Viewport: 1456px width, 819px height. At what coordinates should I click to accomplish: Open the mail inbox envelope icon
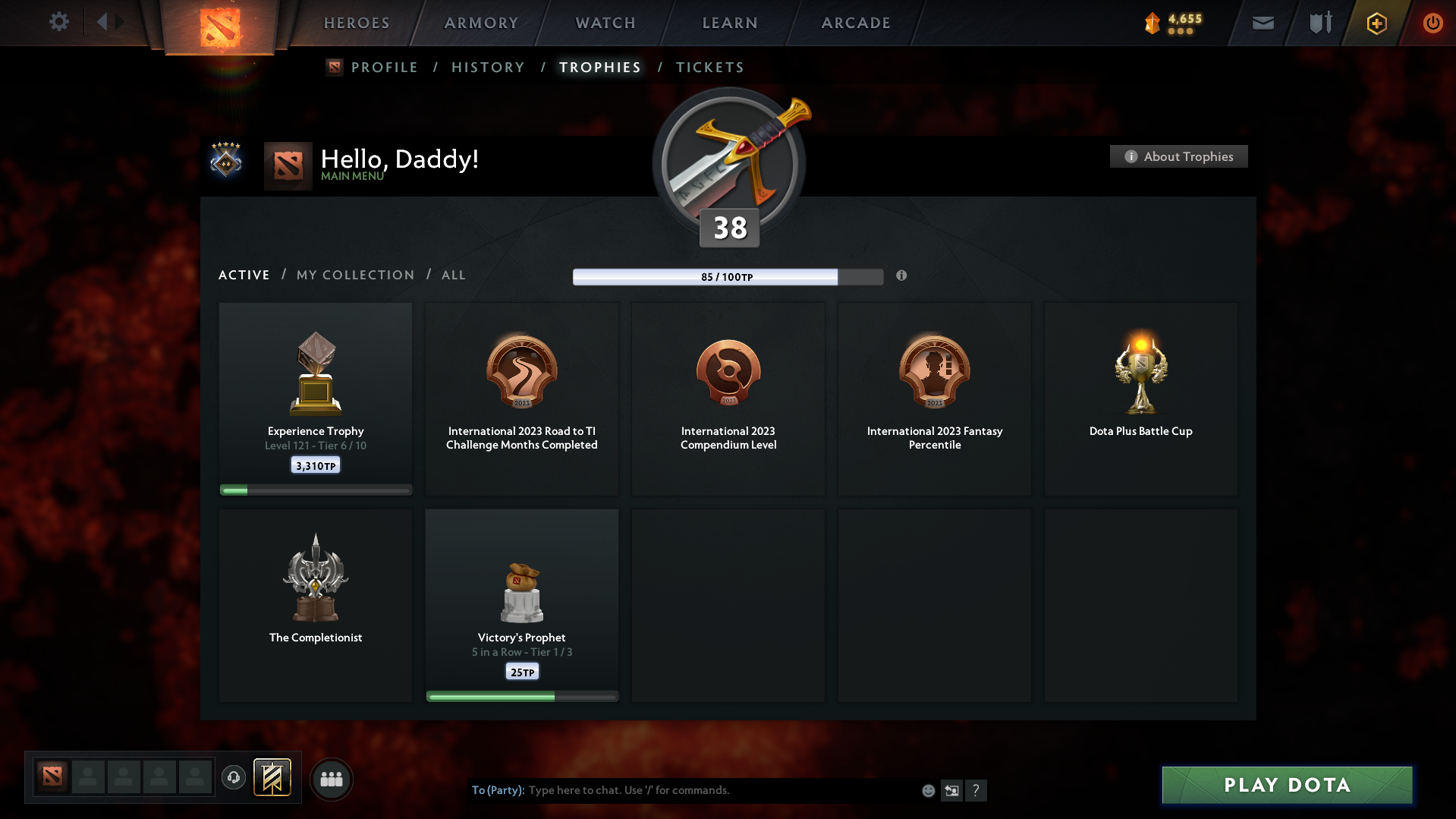(x=1263, y=23)
